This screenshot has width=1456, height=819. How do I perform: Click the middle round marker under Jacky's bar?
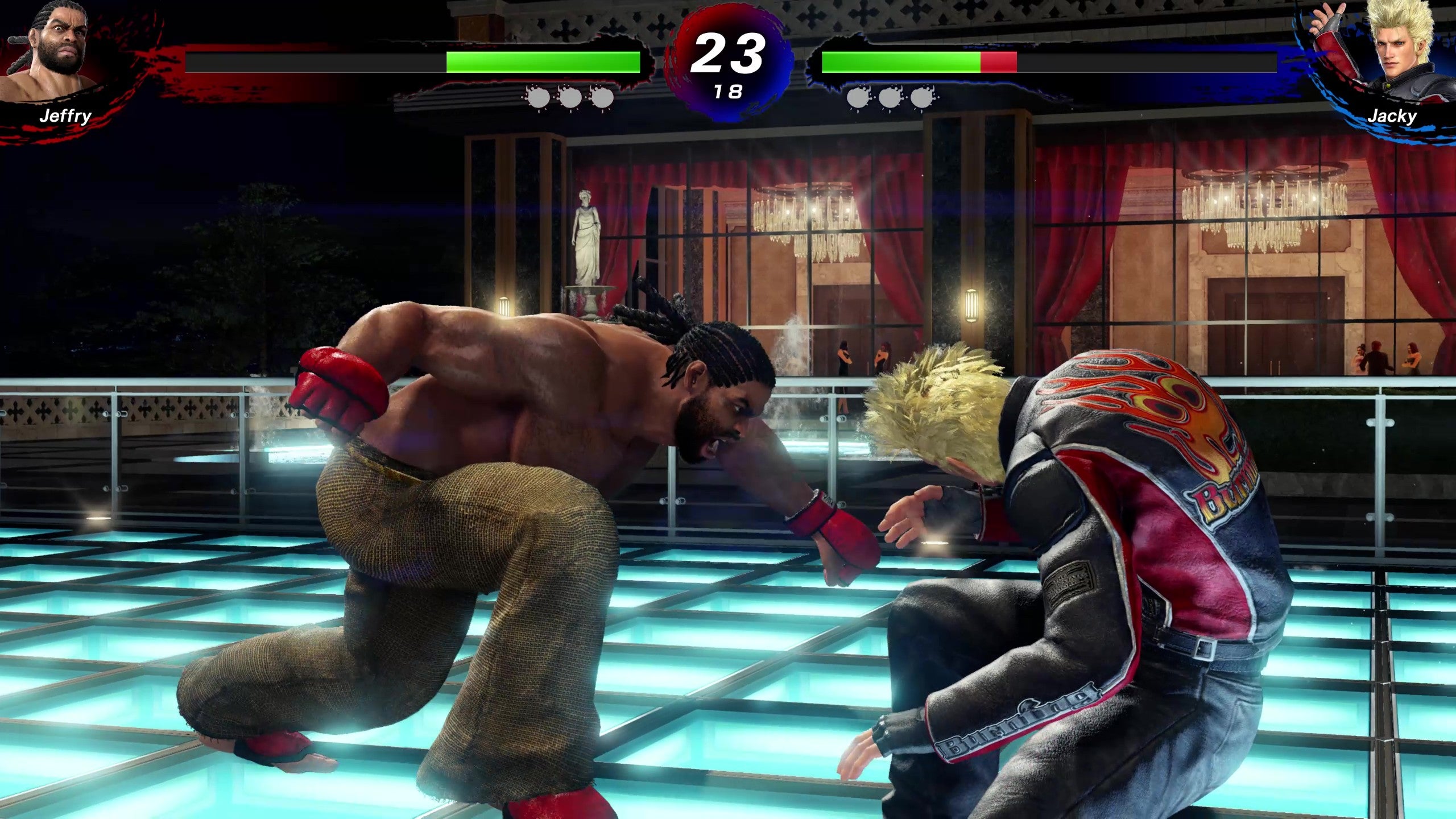pyautogui.click(x=890, y=98)
